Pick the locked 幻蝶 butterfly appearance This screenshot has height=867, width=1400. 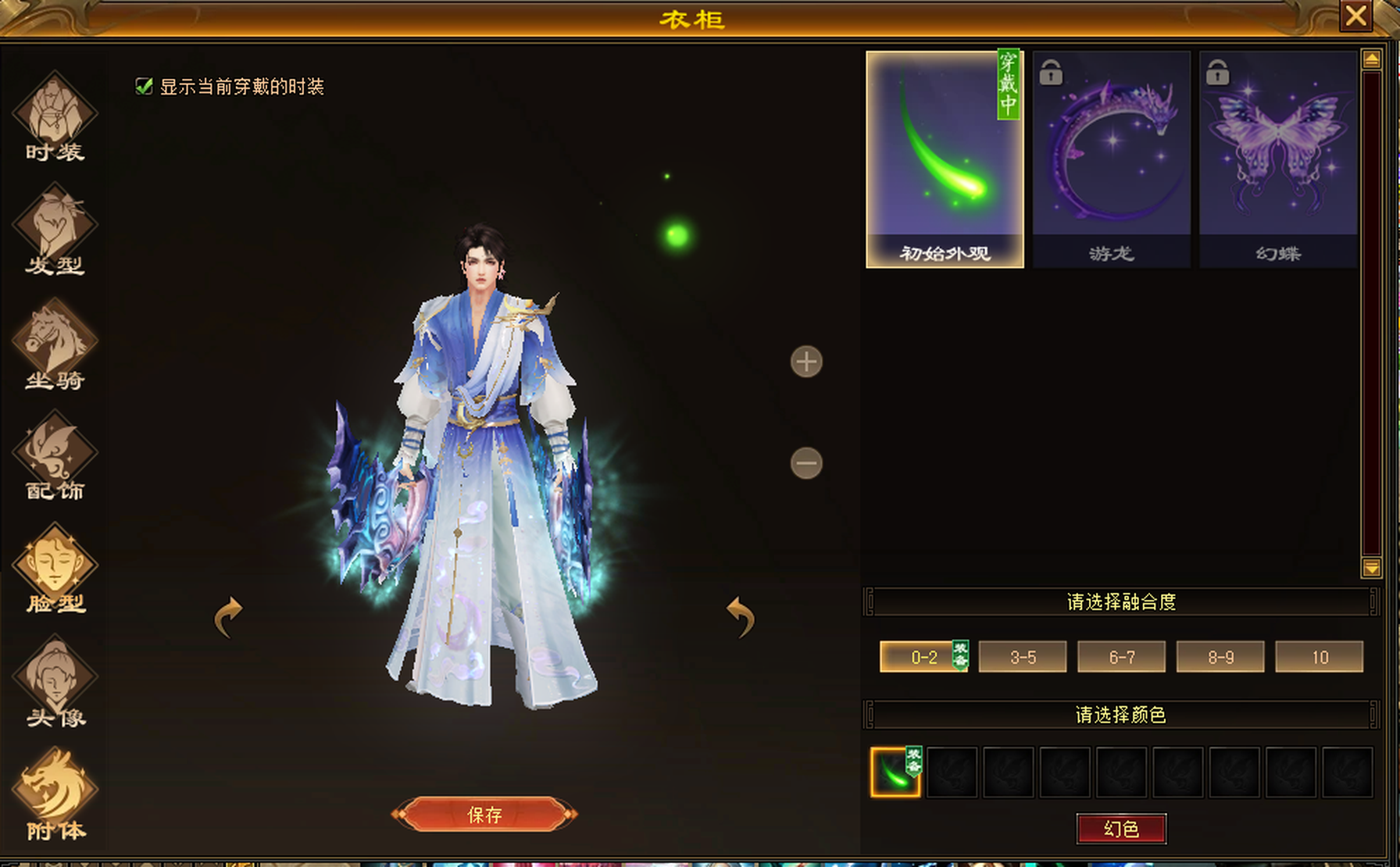click(x=1278, y=159)
